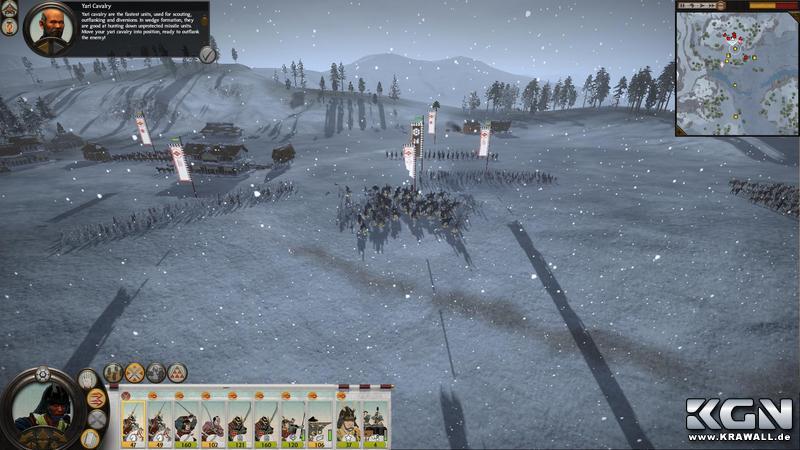This screenshot has width=800, height=450.
Task: Open the help question mark button
Action: point(10,28)
